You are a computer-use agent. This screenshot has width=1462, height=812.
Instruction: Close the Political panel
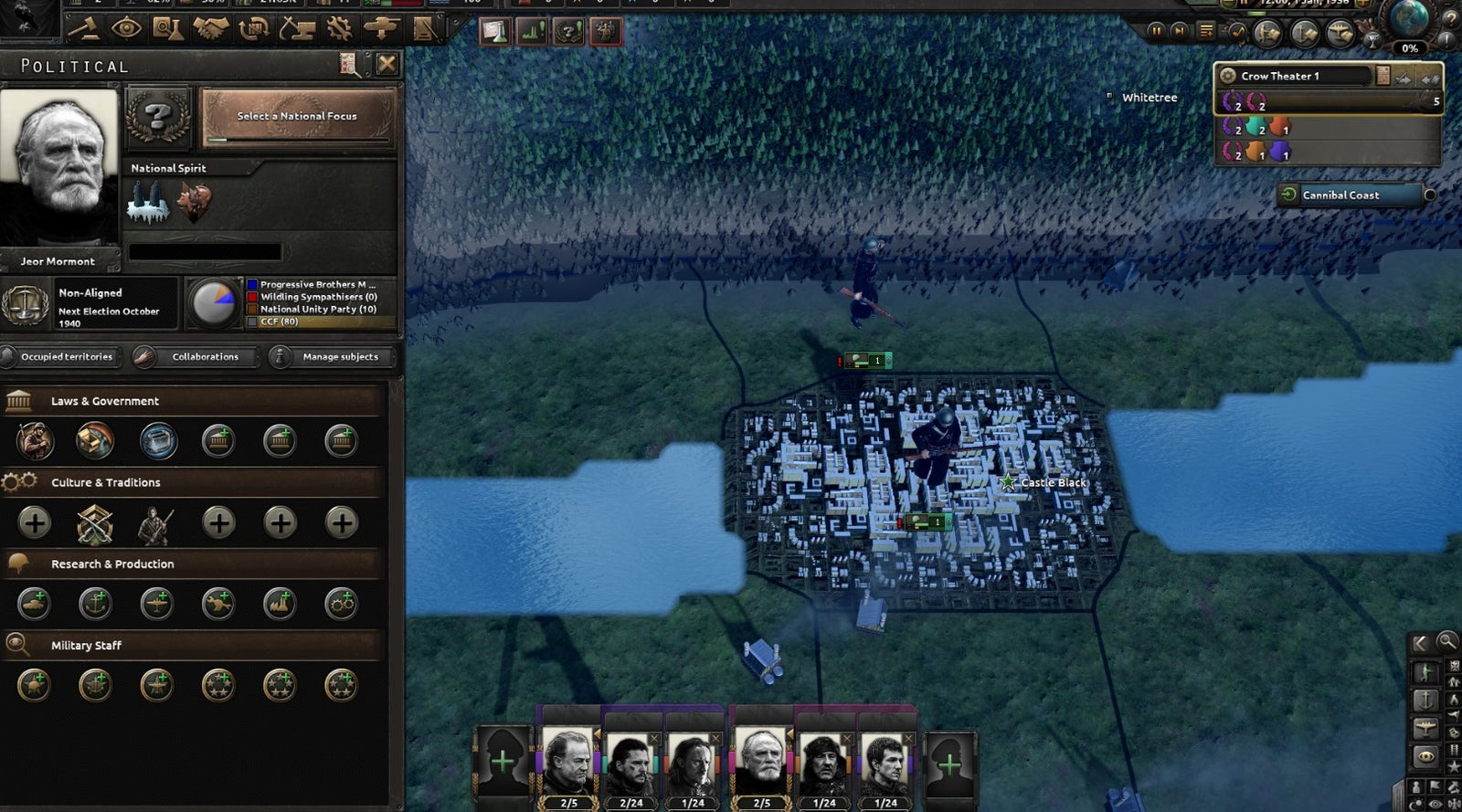click(x=387, y=64)
